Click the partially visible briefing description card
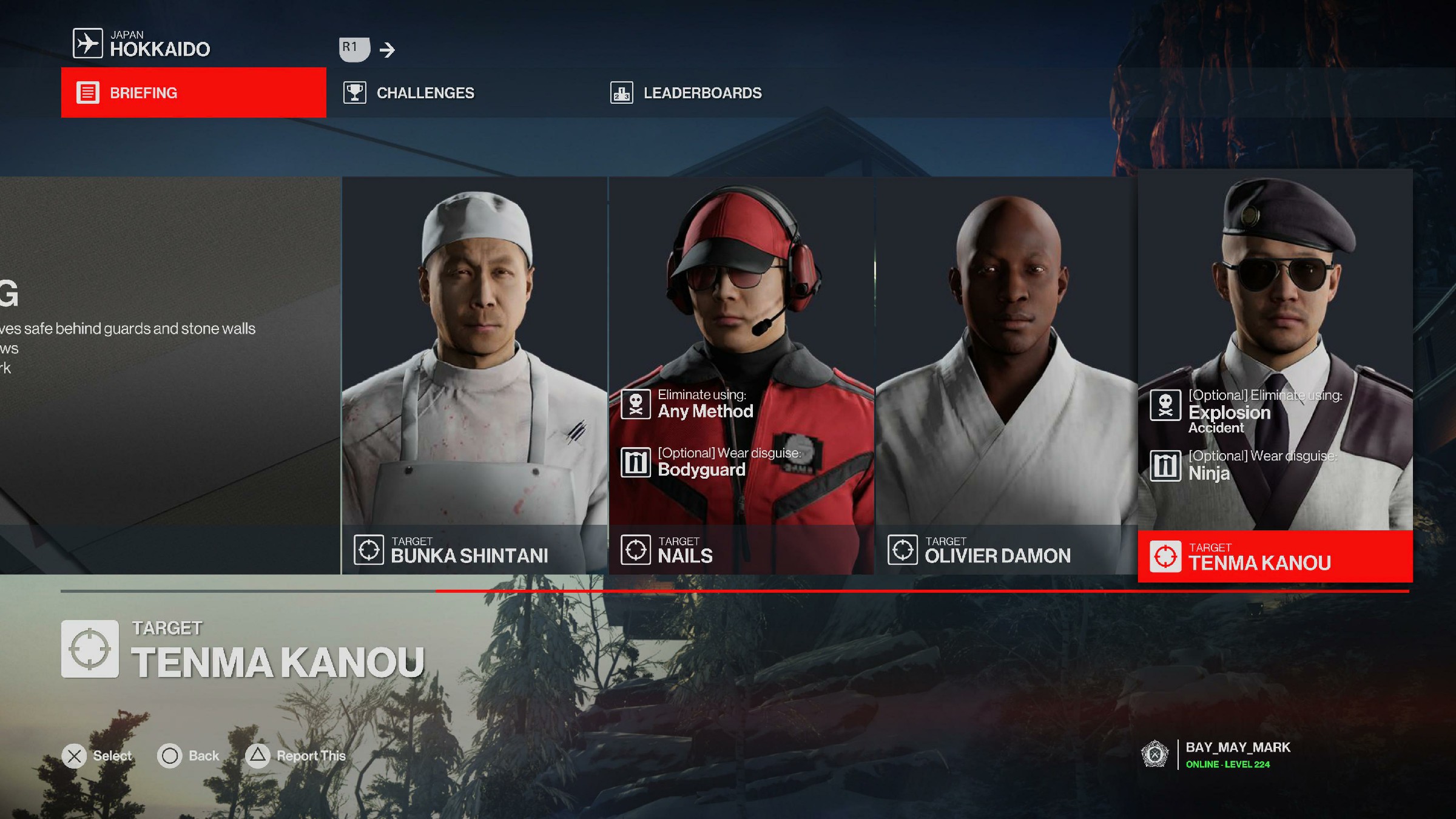This screenshot has width=1456, height=819. tap(170, 375)
